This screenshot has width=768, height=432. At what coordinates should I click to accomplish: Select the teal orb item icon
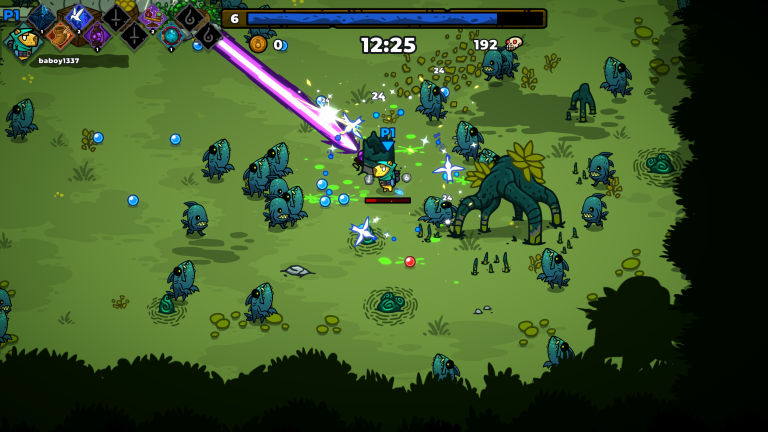[x=171, y=36]
